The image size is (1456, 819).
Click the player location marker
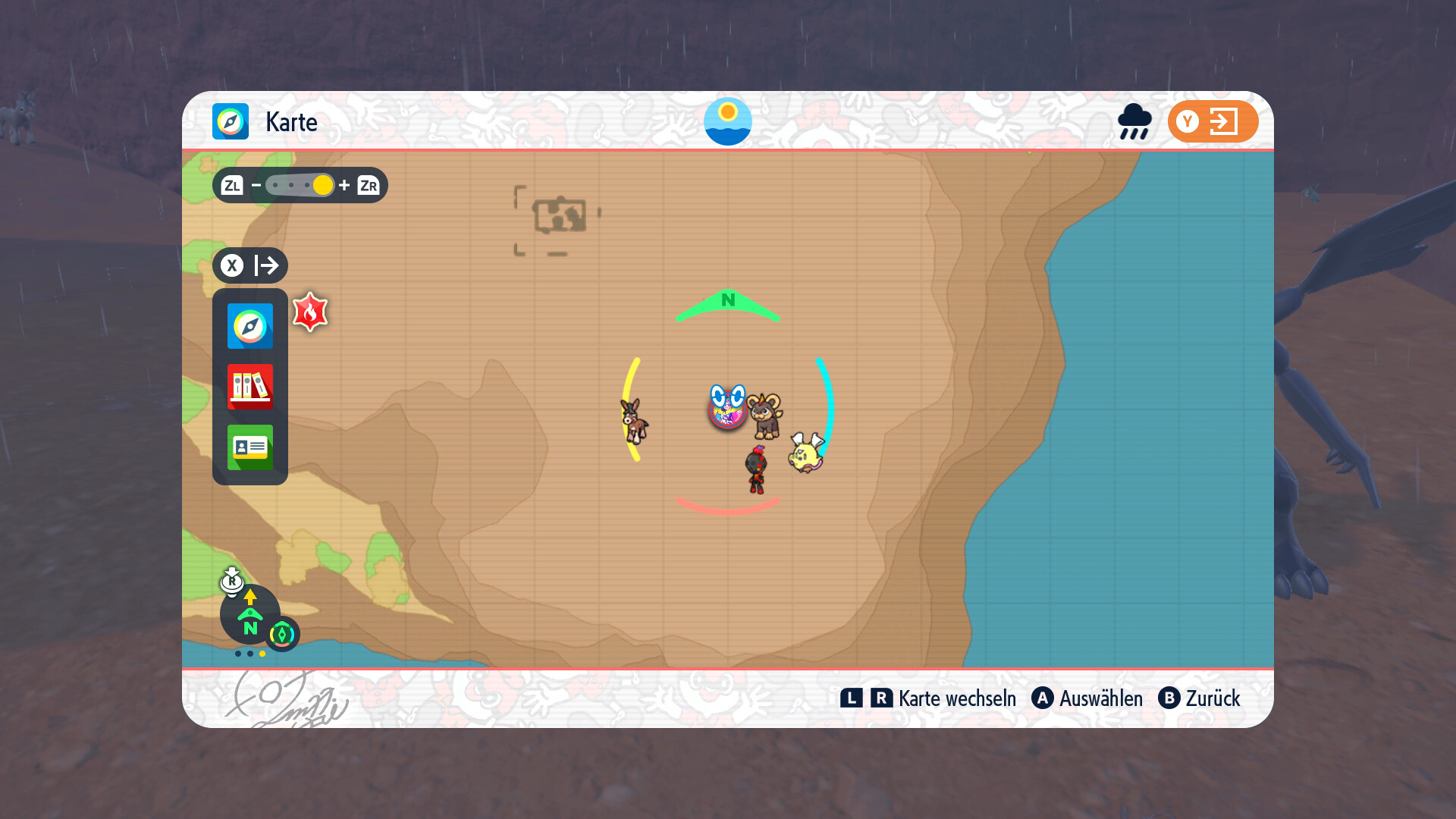[726, 406]
